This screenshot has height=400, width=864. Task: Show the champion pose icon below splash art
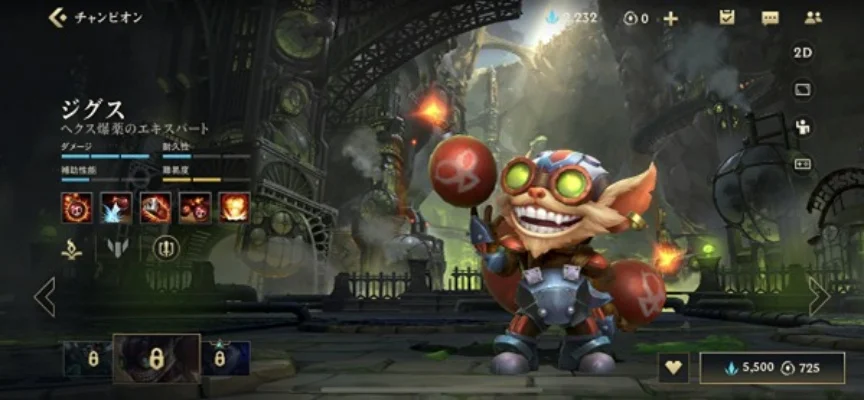coord(803,127)
